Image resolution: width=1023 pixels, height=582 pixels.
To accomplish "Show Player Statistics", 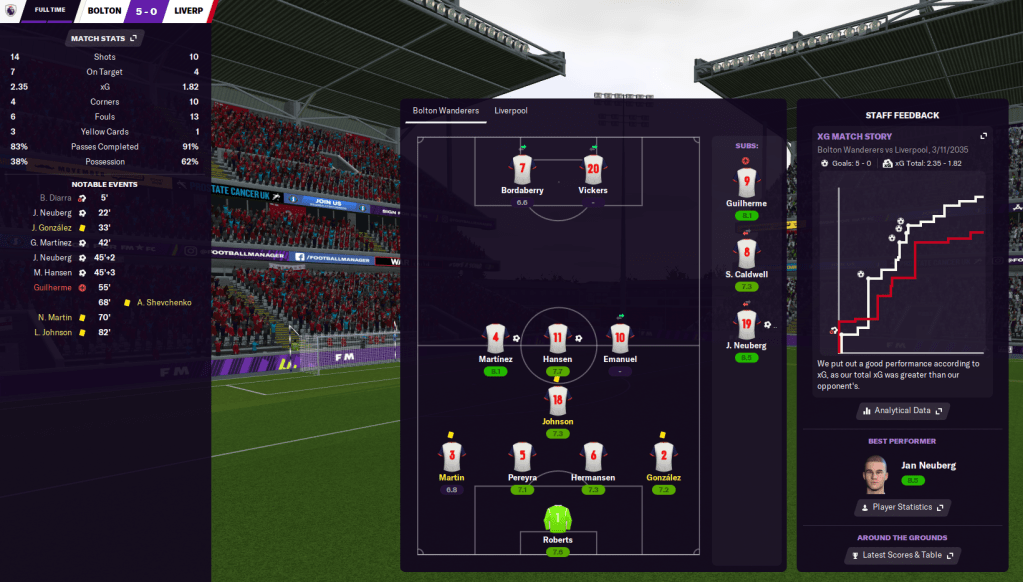I will click(x=902, y=507).
